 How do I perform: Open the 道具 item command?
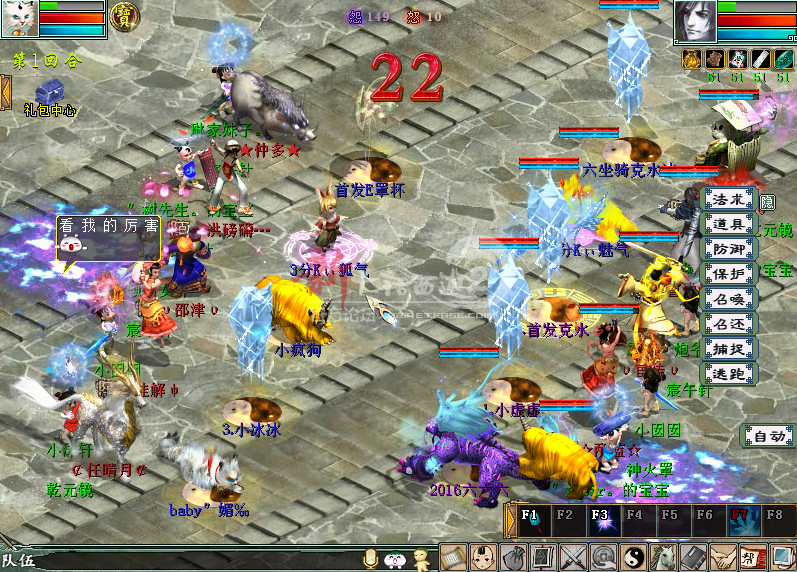point(728,224)
